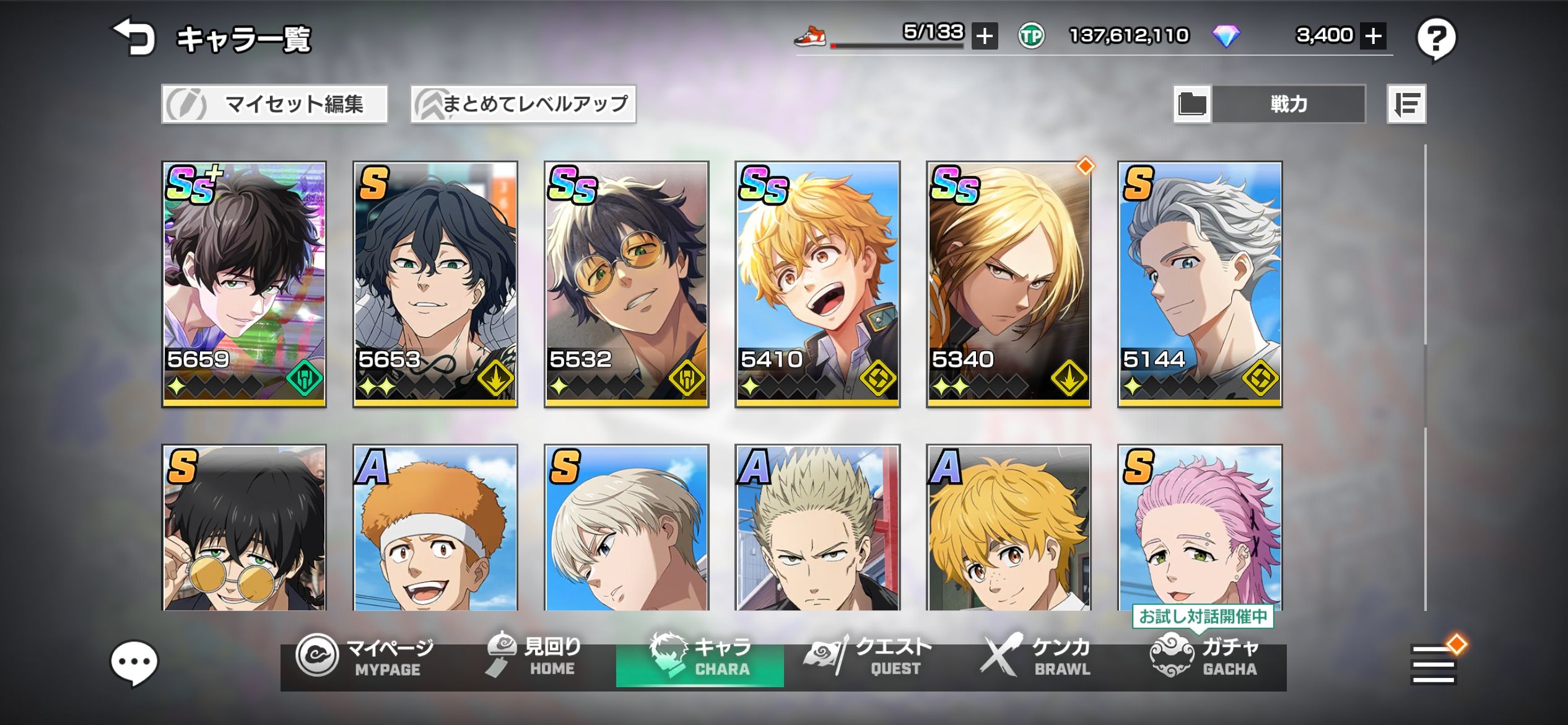This screenshot has width=1568, height=725.
Task: Open the chat speech bubble
Action: (x=134, y=662)
